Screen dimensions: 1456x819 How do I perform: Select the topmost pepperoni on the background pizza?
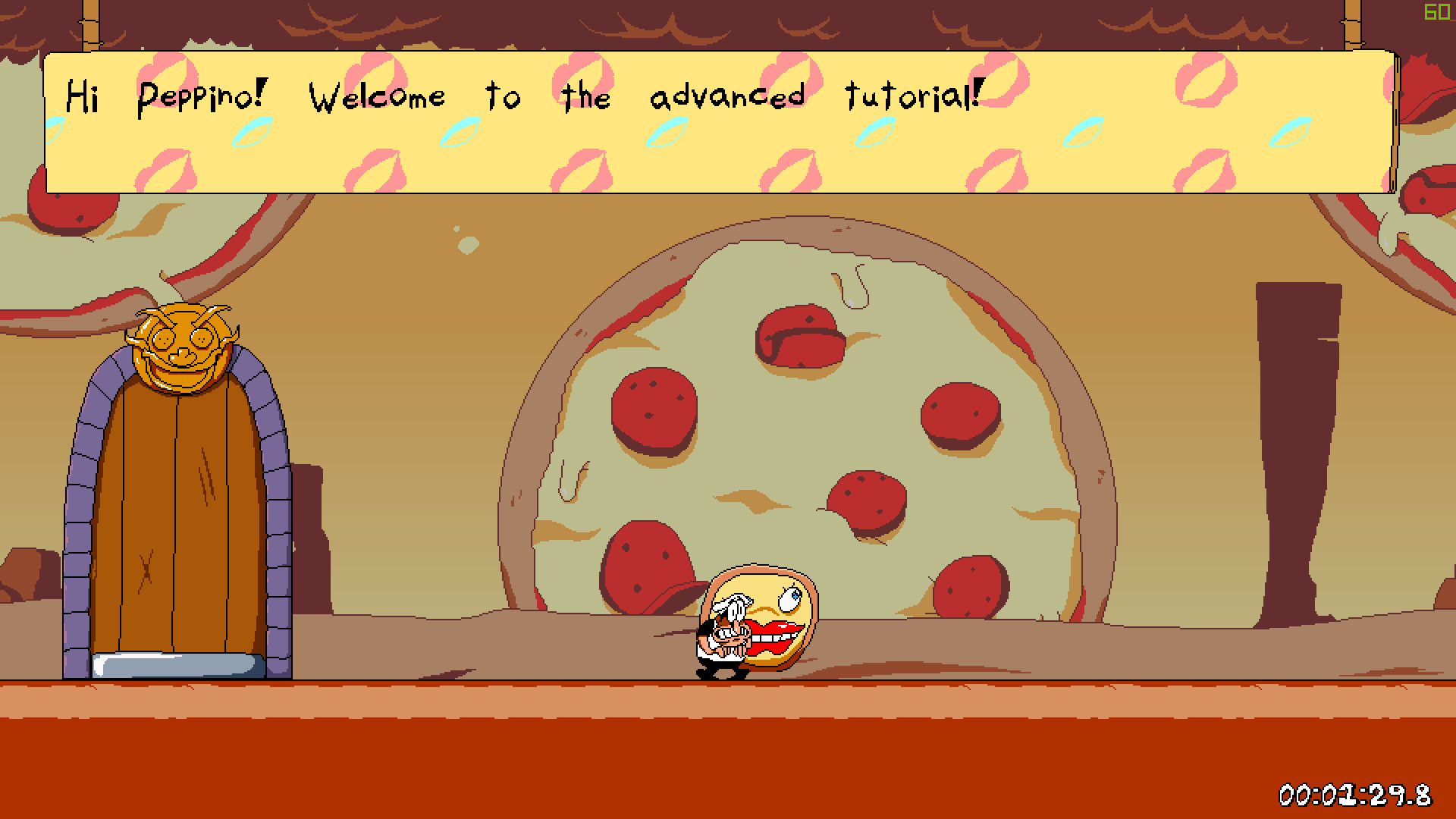(800, 336)
